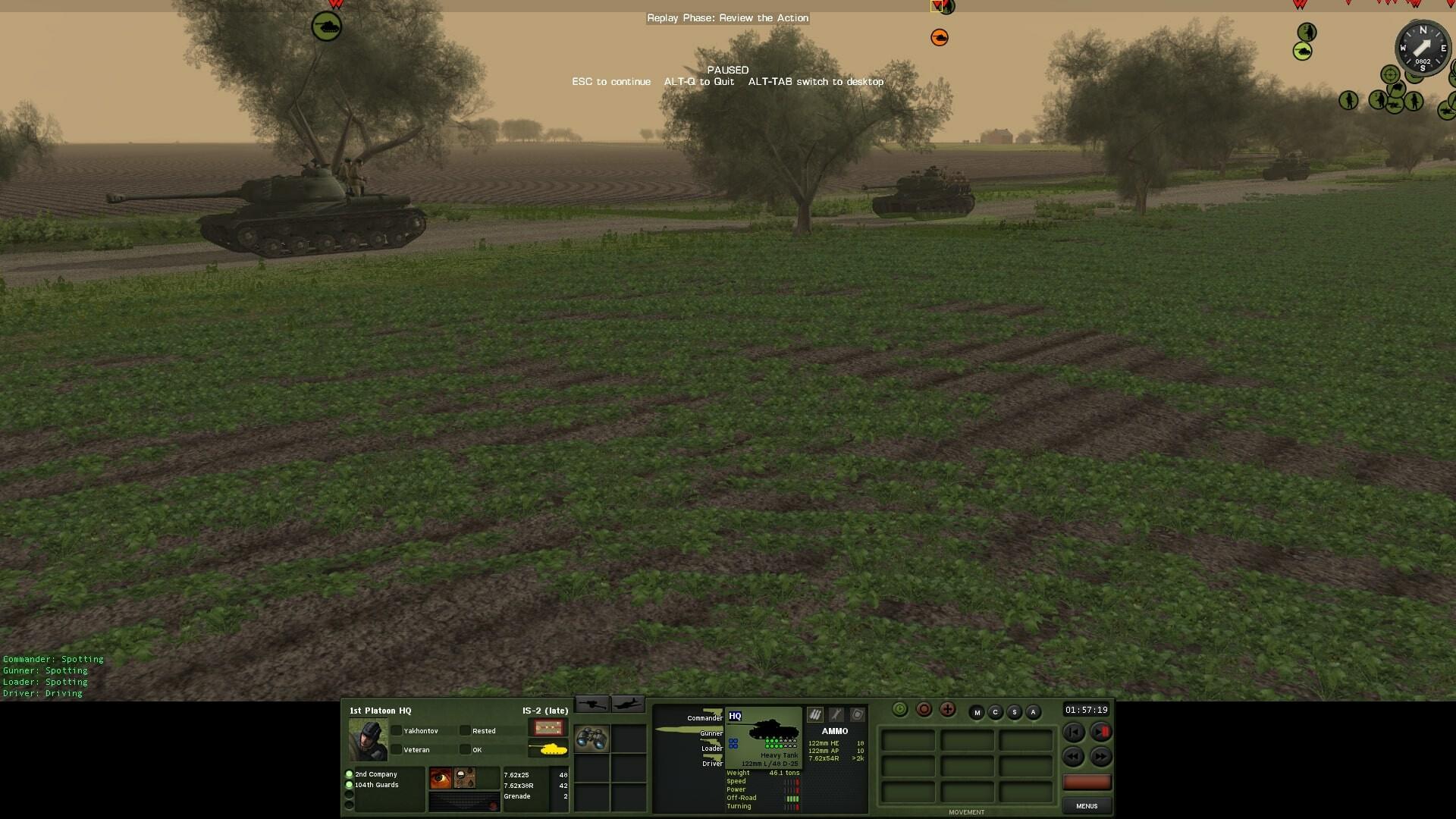This screenshot has width=1456, height=819.
Task: Toggle the Rested status checkbox
Action: tap(465, 730)
